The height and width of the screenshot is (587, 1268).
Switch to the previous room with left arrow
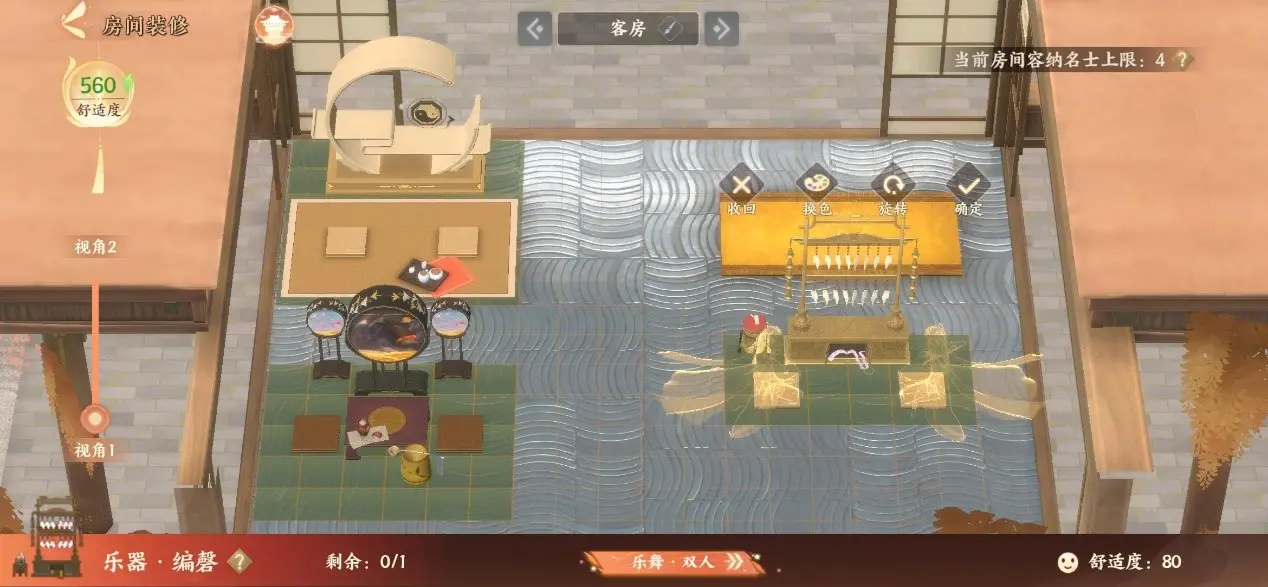(x=535, y=29)
